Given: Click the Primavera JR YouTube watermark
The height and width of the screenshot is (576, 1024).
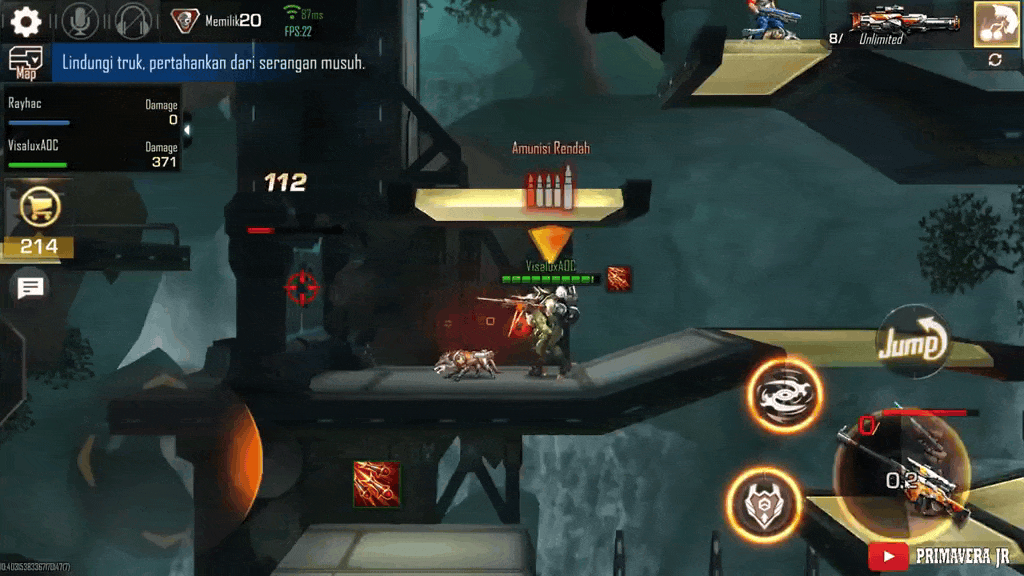Looking at the screenshot, I should click(940, 556).
